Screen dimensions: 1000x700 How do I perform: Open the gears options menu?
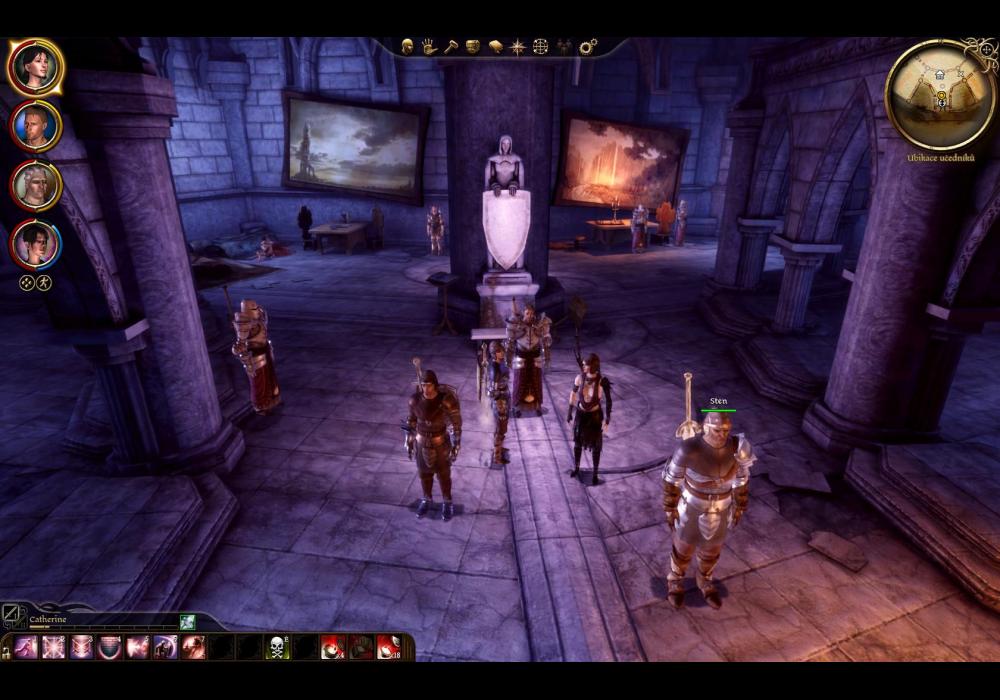pyautogui.click(x=588, y=46)
